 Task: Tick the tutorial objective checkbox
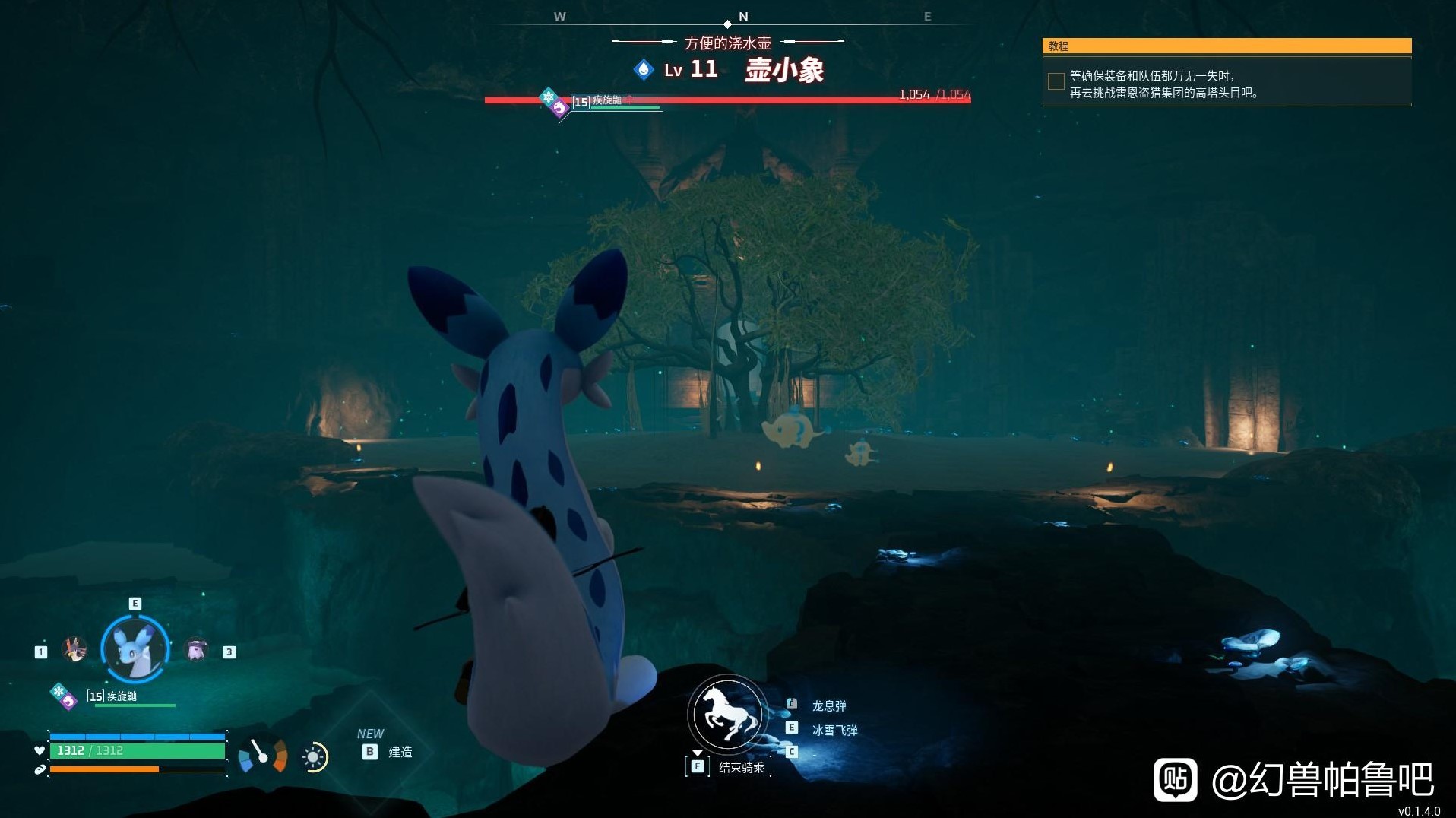[x=1056, y=81]
